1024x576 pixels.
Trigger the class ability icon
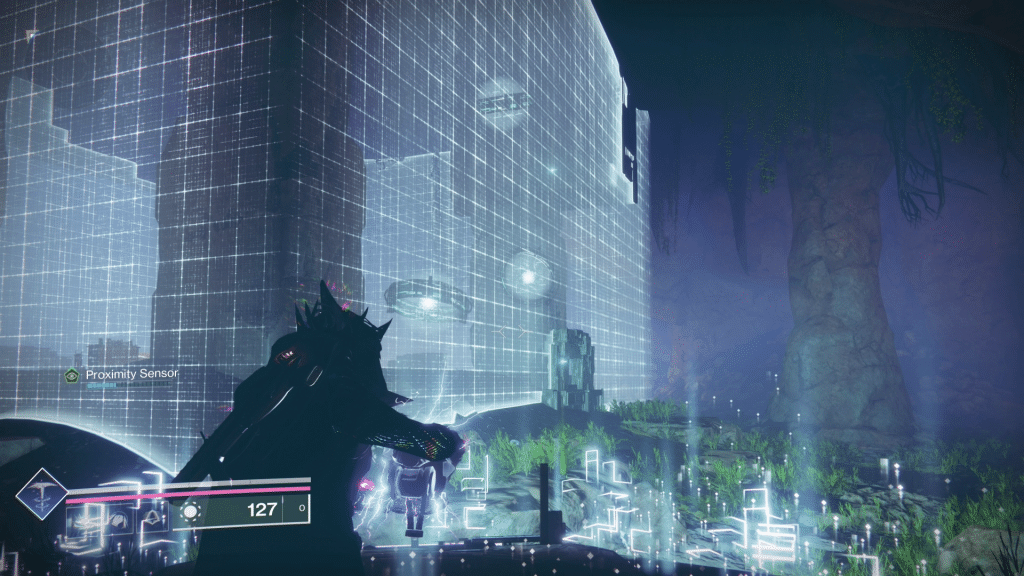coord(152,520)
